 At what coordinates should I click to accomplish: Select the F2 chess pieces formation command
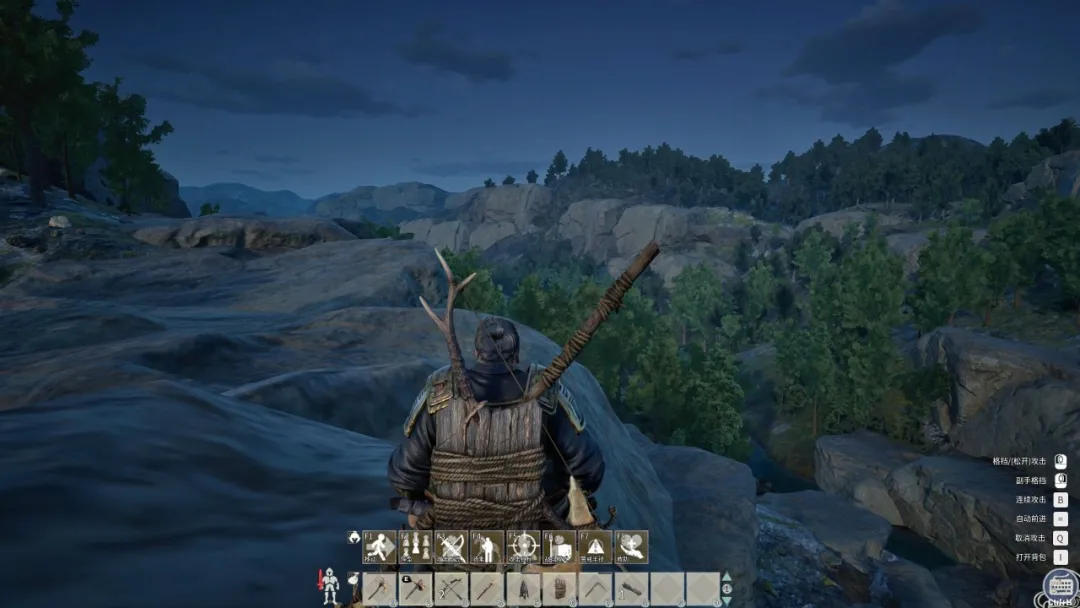[415, 547]
